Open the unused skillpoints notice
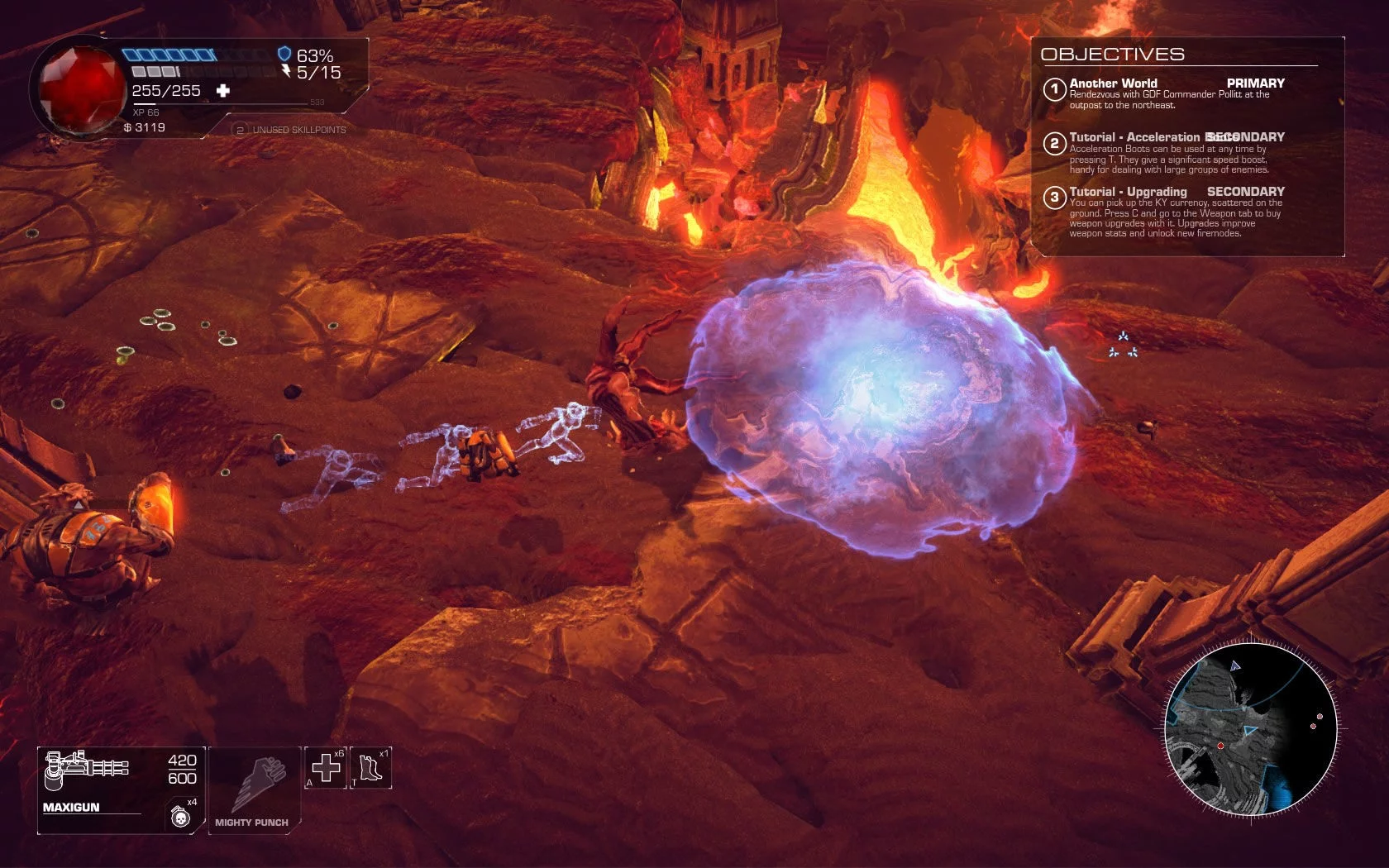The height and width of the screenshot is (868, 1389). point(290,130)
